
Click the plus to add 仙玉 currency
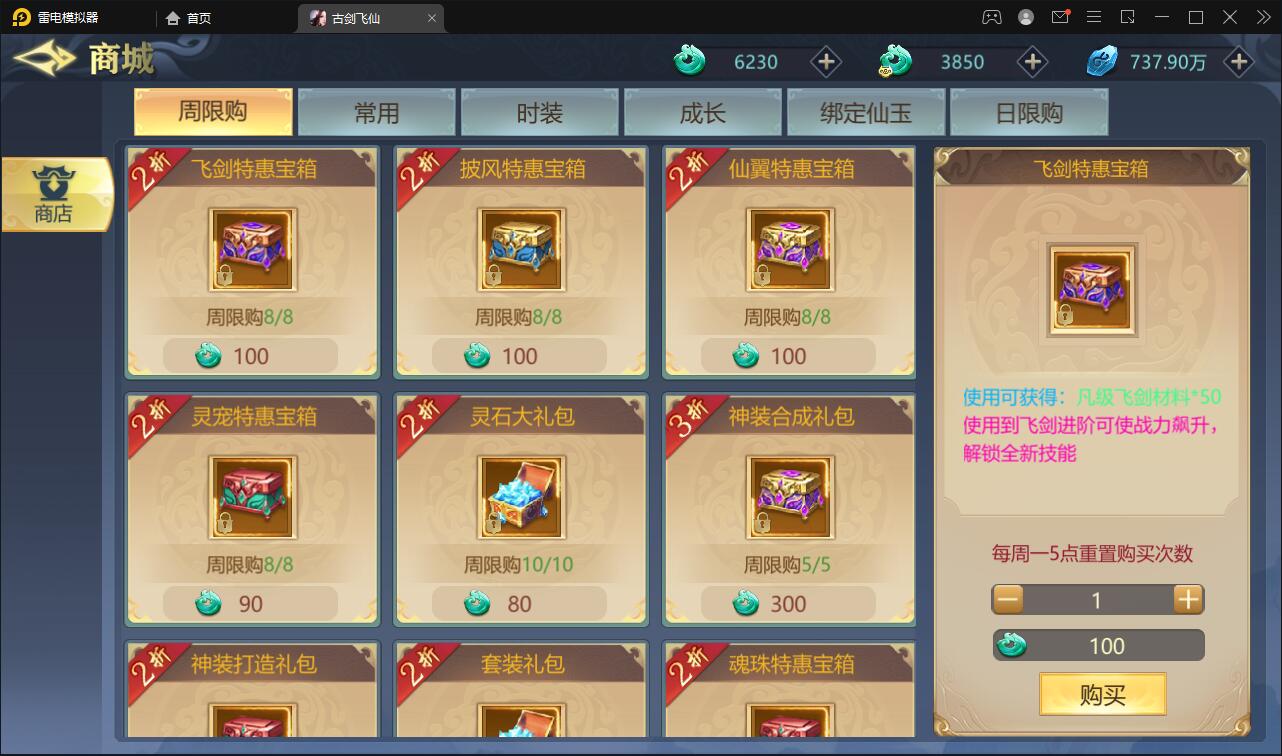click(826, 61)
